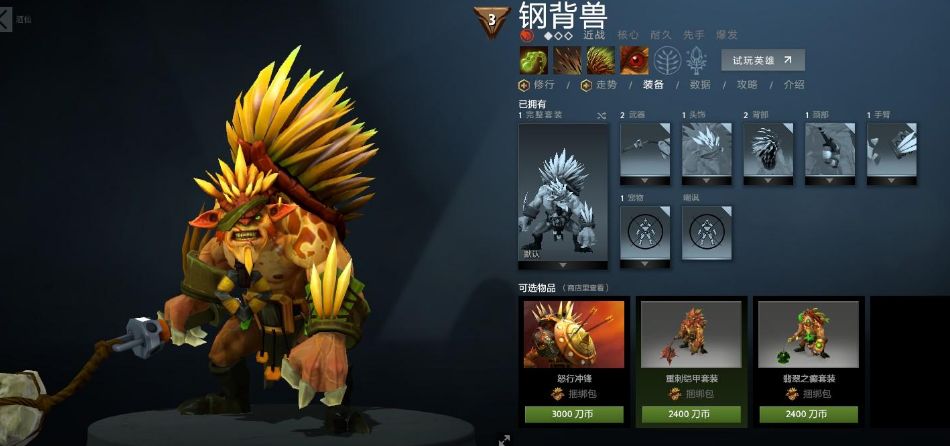The image size is (950, 446).
Task: Select the 装备 tab
Action: 653,85
